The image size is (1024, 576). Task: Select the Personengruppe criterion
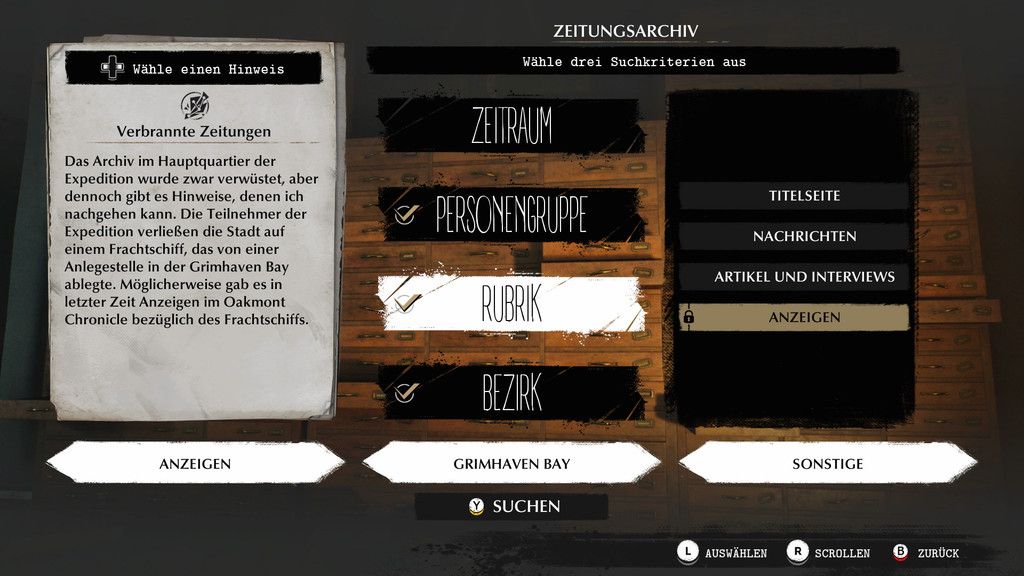[x=510, y=214]
